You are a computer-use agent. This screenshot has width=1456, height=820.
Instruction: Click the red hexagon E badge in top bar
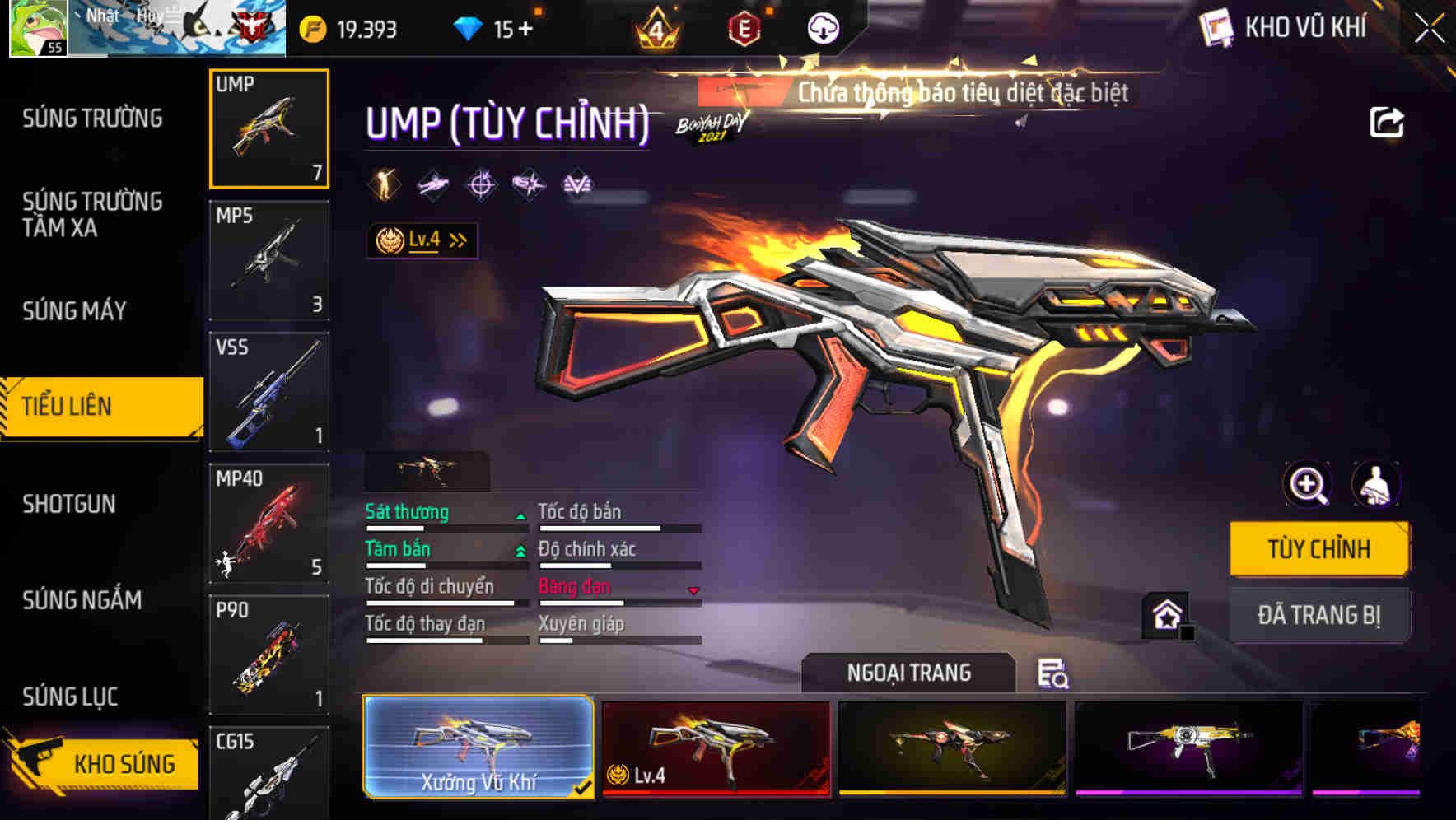(x=745, y=28)
